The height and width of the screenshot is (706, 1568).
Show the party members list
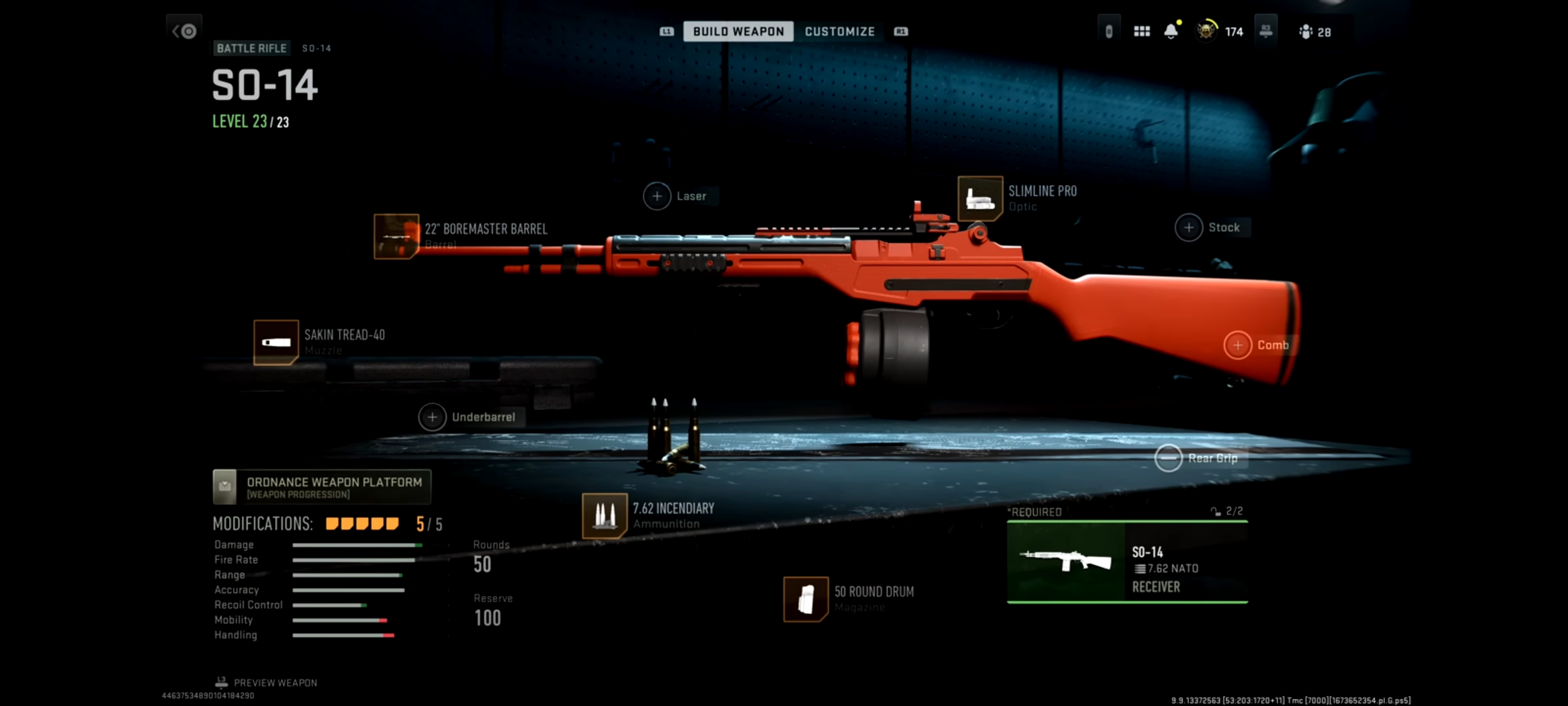(x=1315, y=32)
